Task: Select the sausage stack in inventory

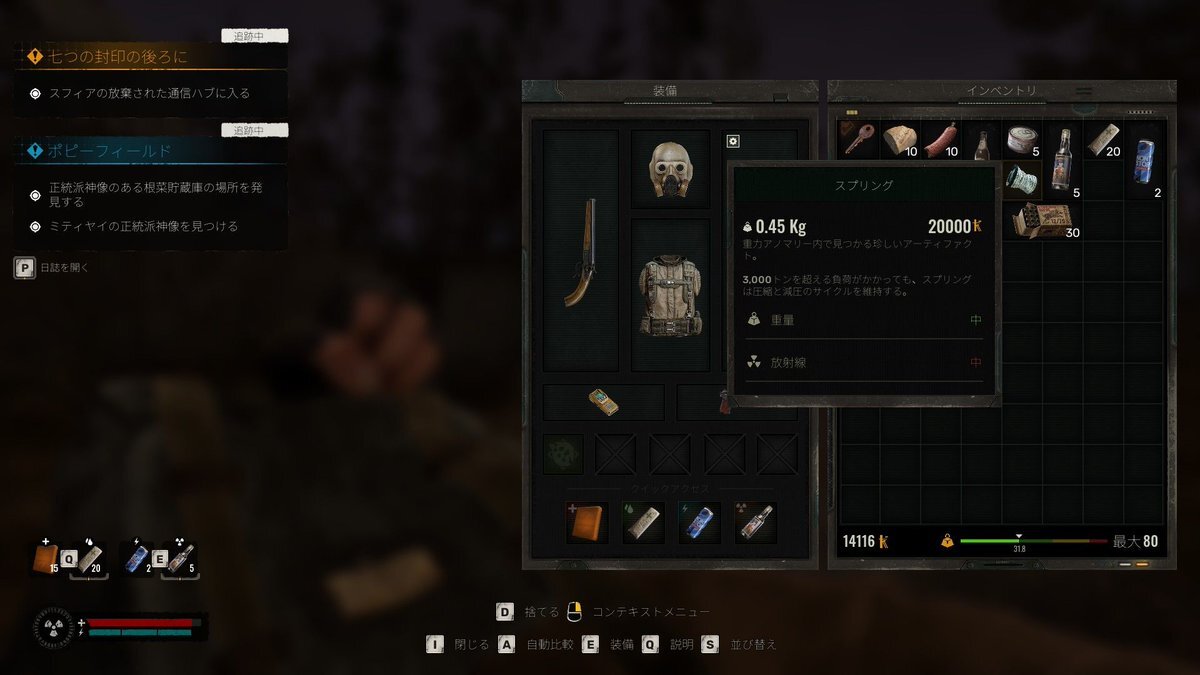Action: [941, 140]
